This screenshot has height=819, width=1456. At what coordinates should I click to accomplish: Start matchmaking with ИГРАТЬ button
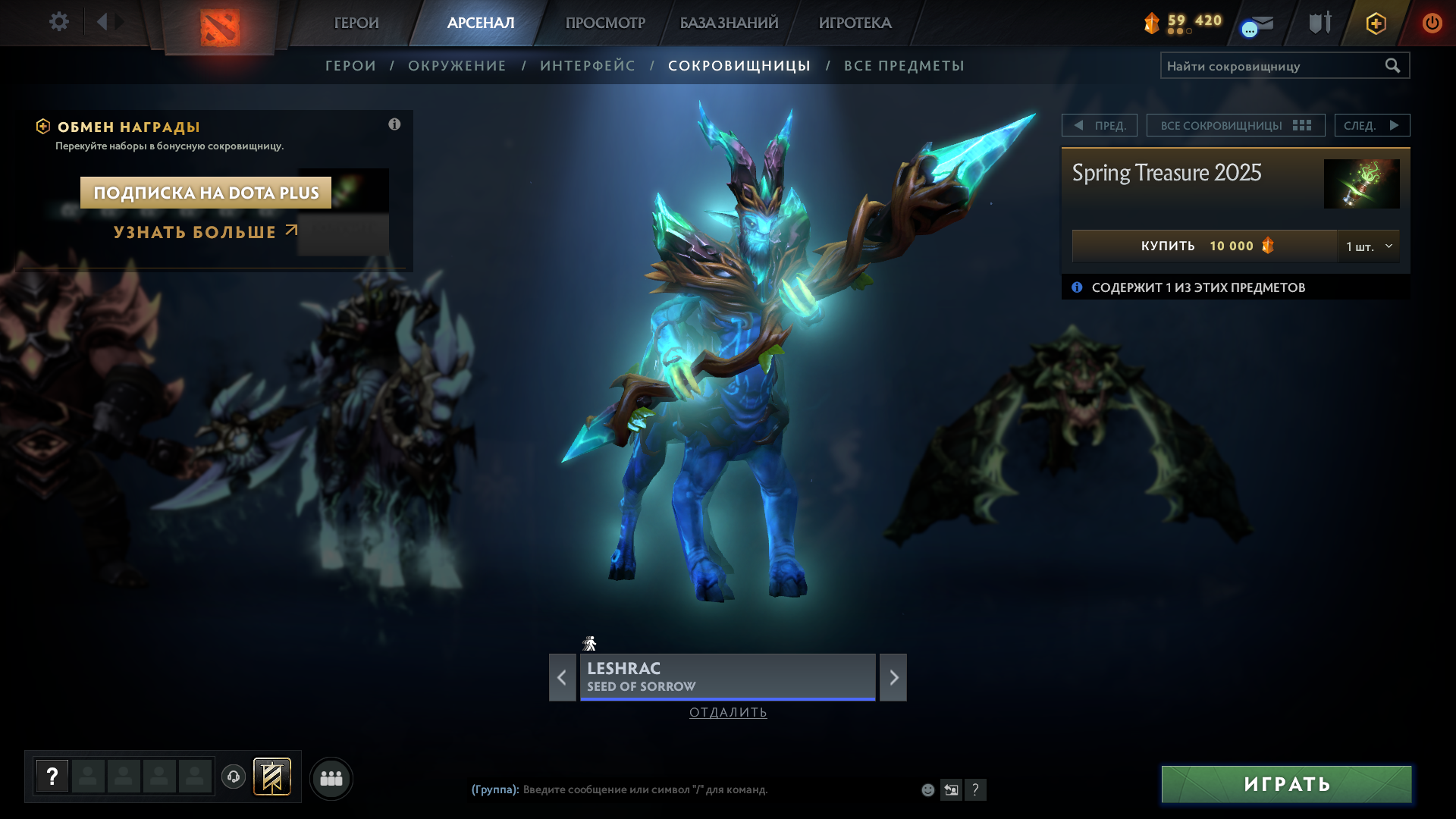tap(1286, 784)
